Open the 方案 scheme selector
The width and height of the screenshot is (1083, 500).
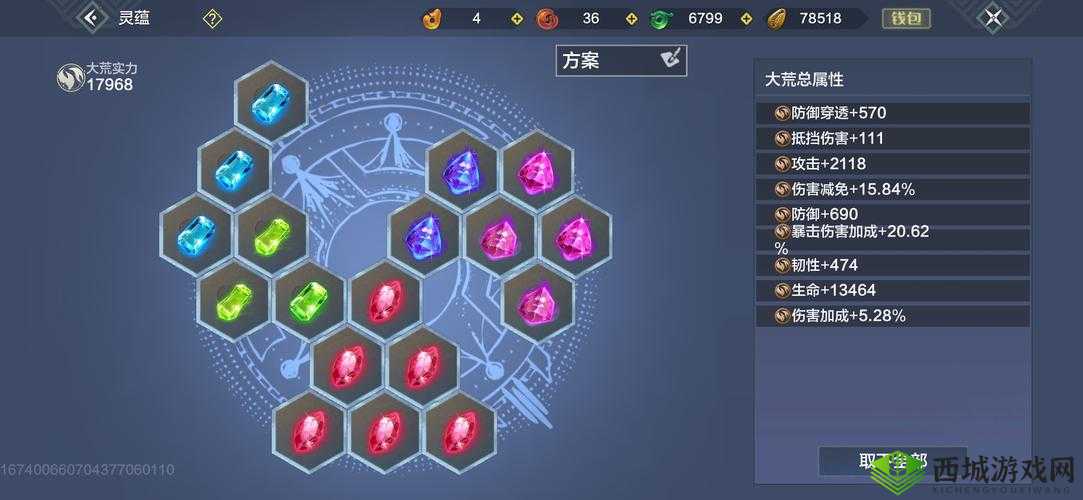point(621,60)
